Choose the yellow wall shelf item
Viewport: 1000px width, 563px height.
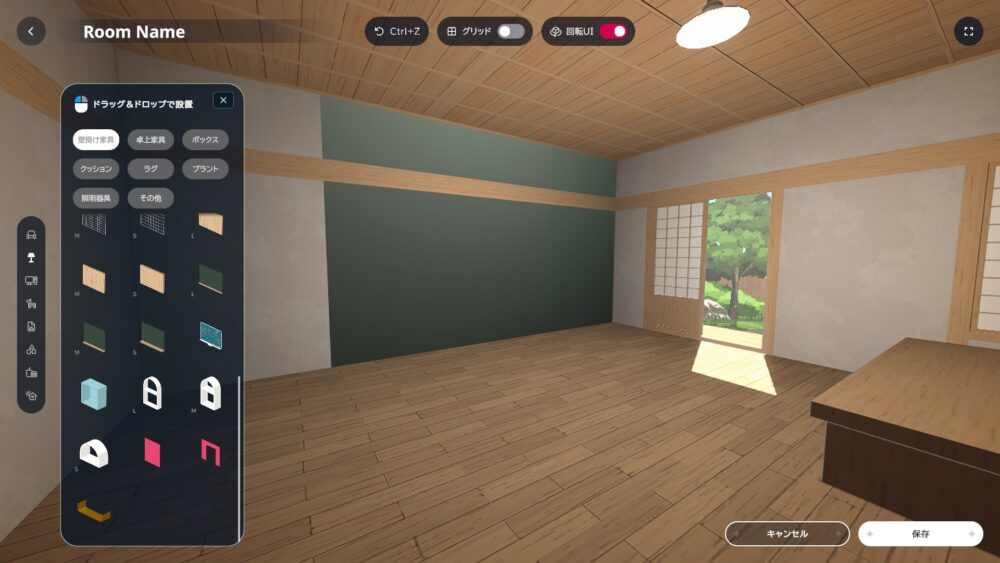pyautogui.click(x=93, y=510)
